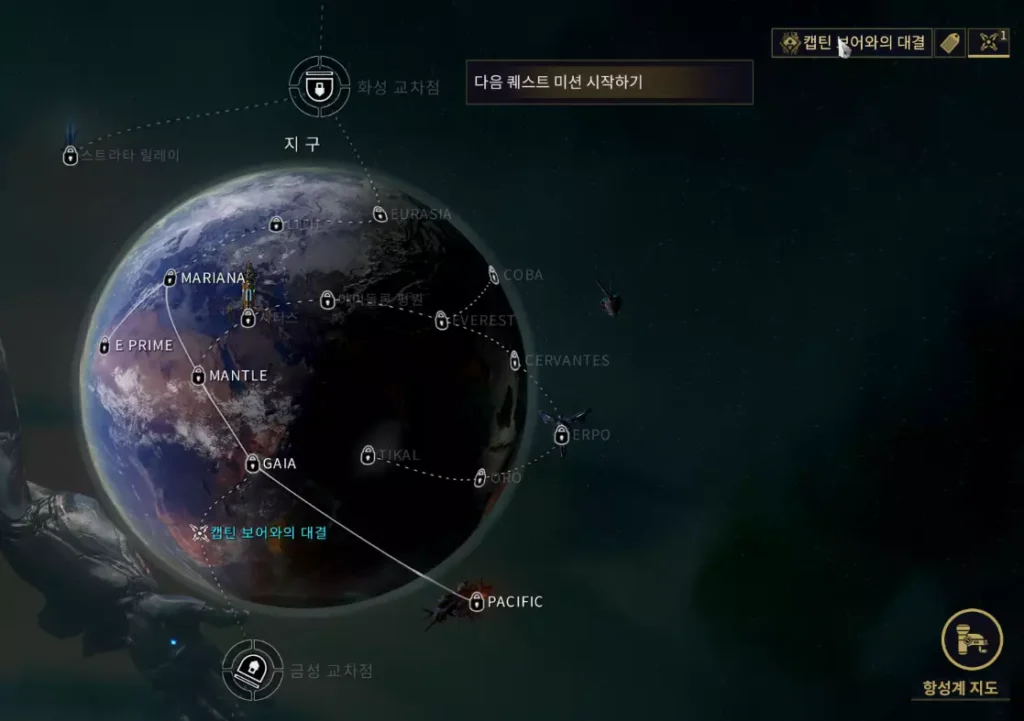This screenshot has height=721, width=1024.
Task: Select the ORO mission node
Action: tap(480, 478)
